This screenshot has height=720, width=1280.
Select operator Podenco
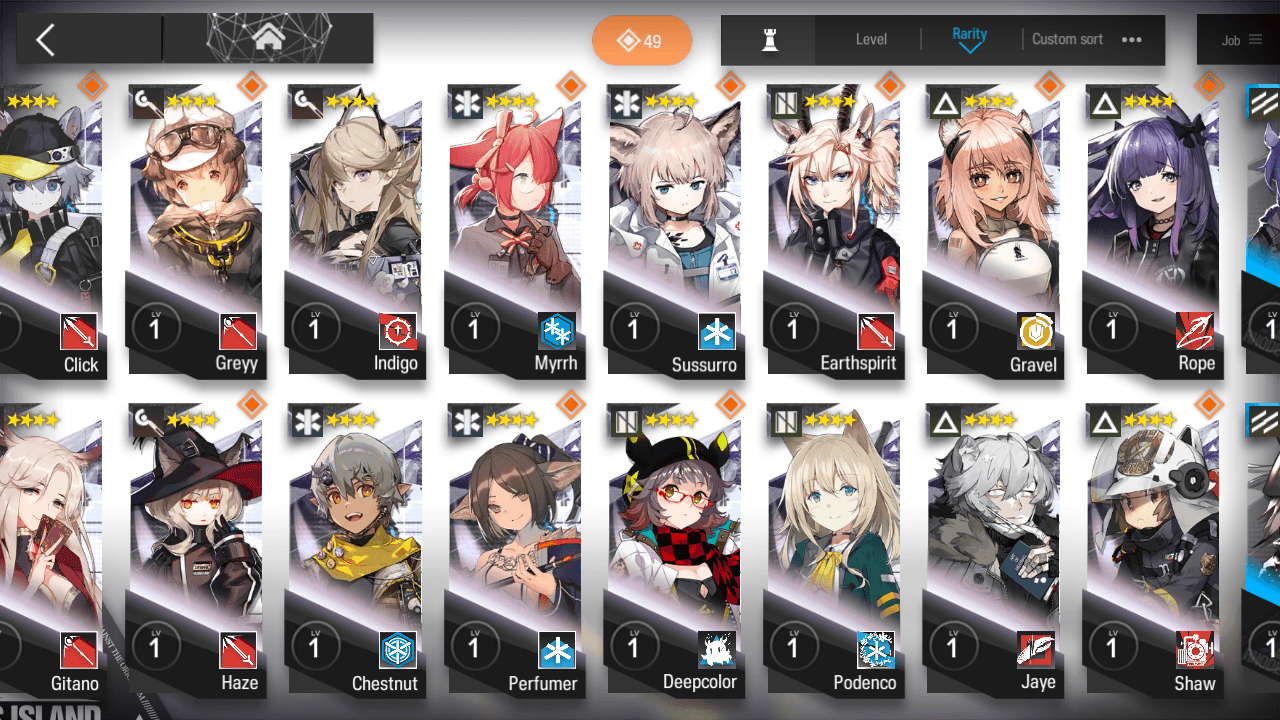click(x=834, y=550)
